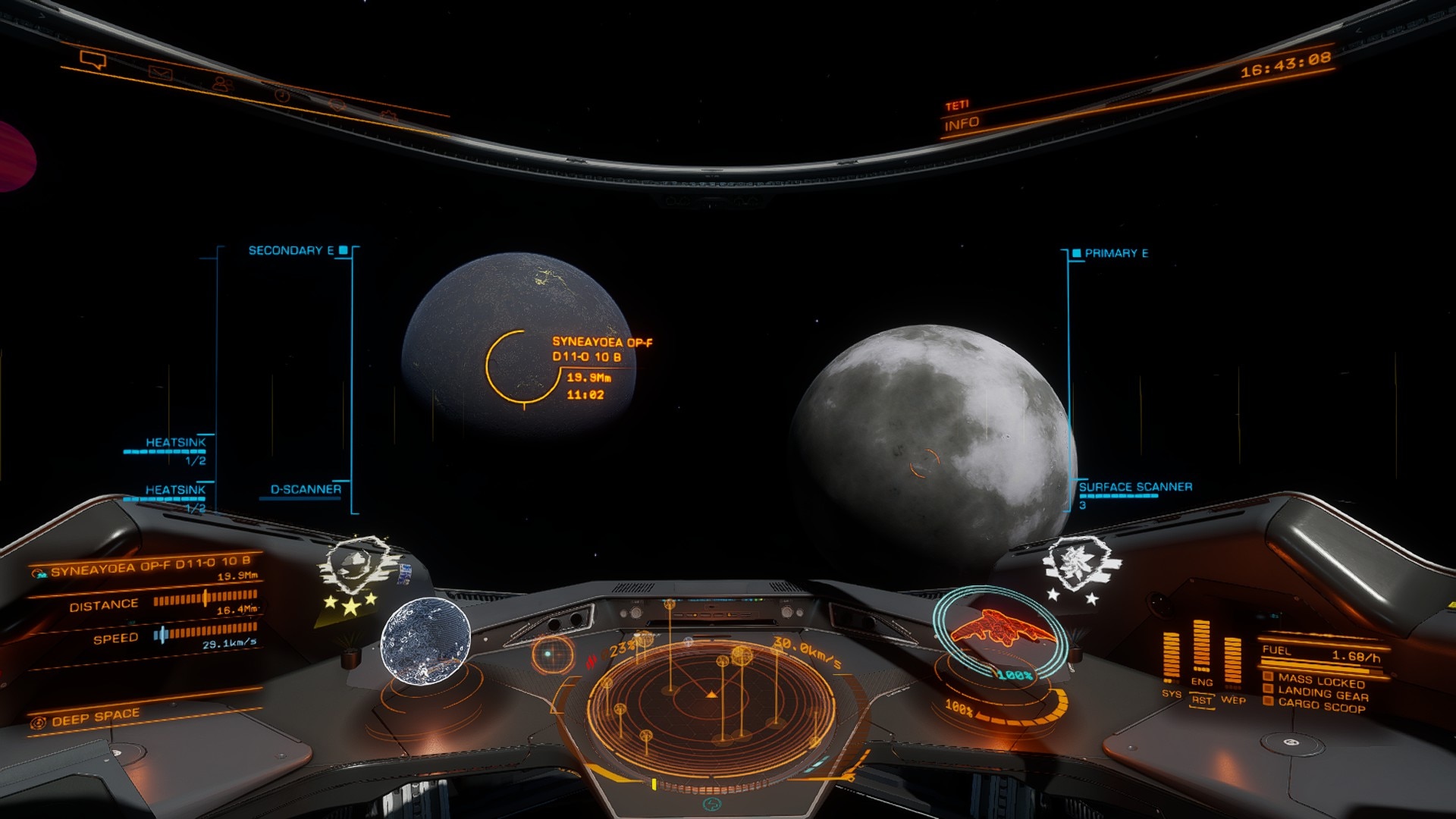Divert power to WEP capacitor
Viewport: 1456px width, 819px height.
pyautogui.click(x=1233, y=699)
